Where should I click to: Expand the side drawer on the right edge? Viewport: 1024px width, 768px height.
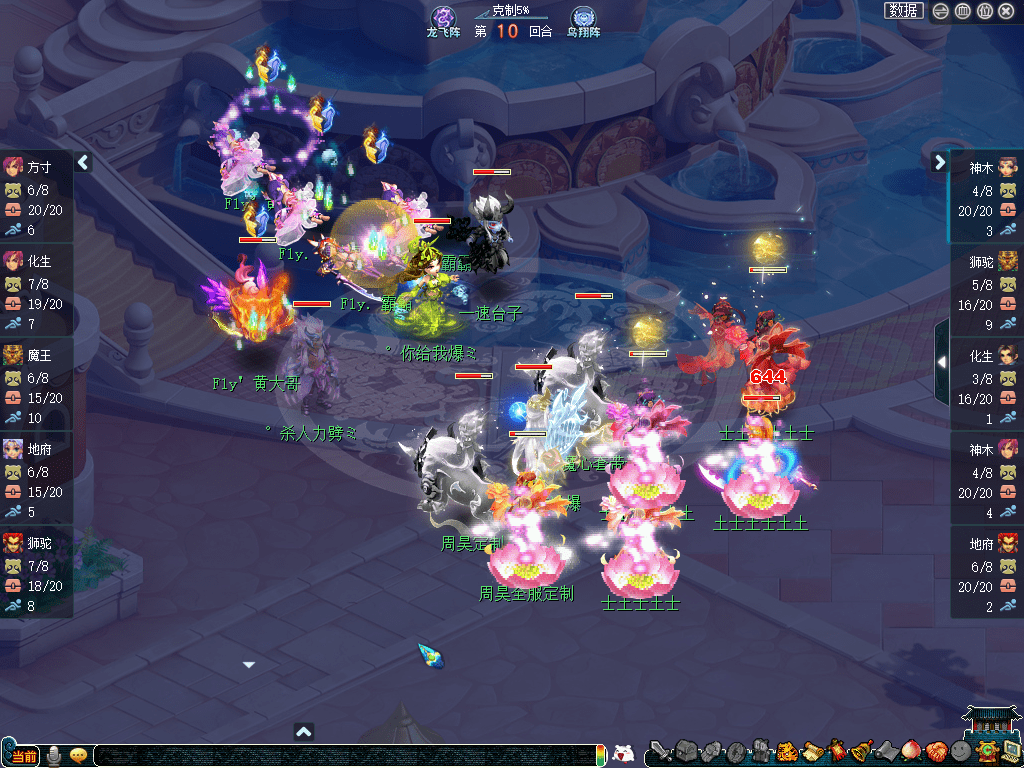click(x=941, y=361)
